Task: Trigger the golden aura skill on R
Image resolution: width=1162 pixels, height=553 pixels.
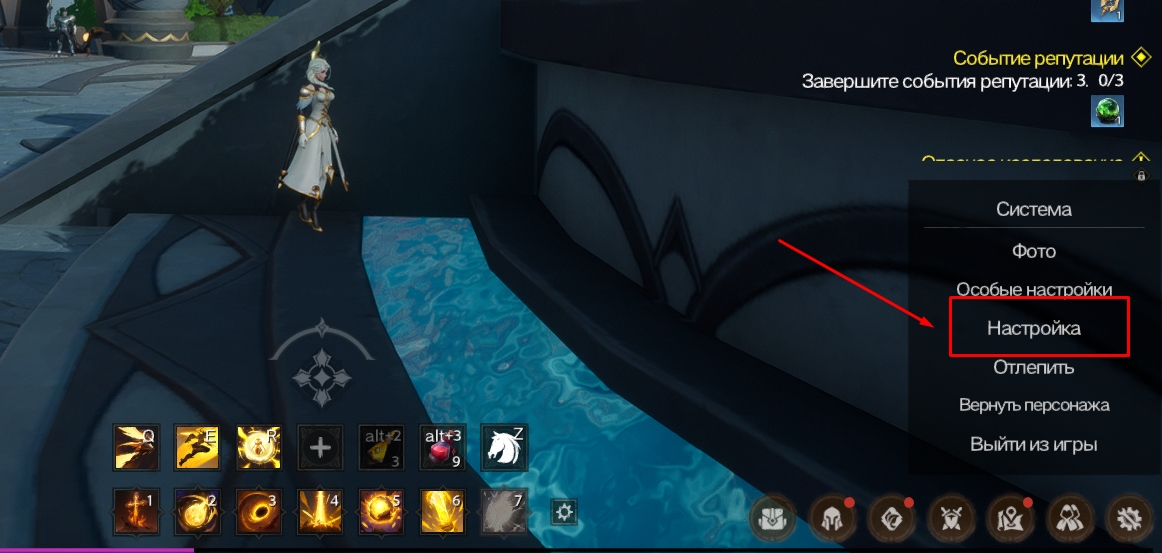Action: [x=258, y=447]
